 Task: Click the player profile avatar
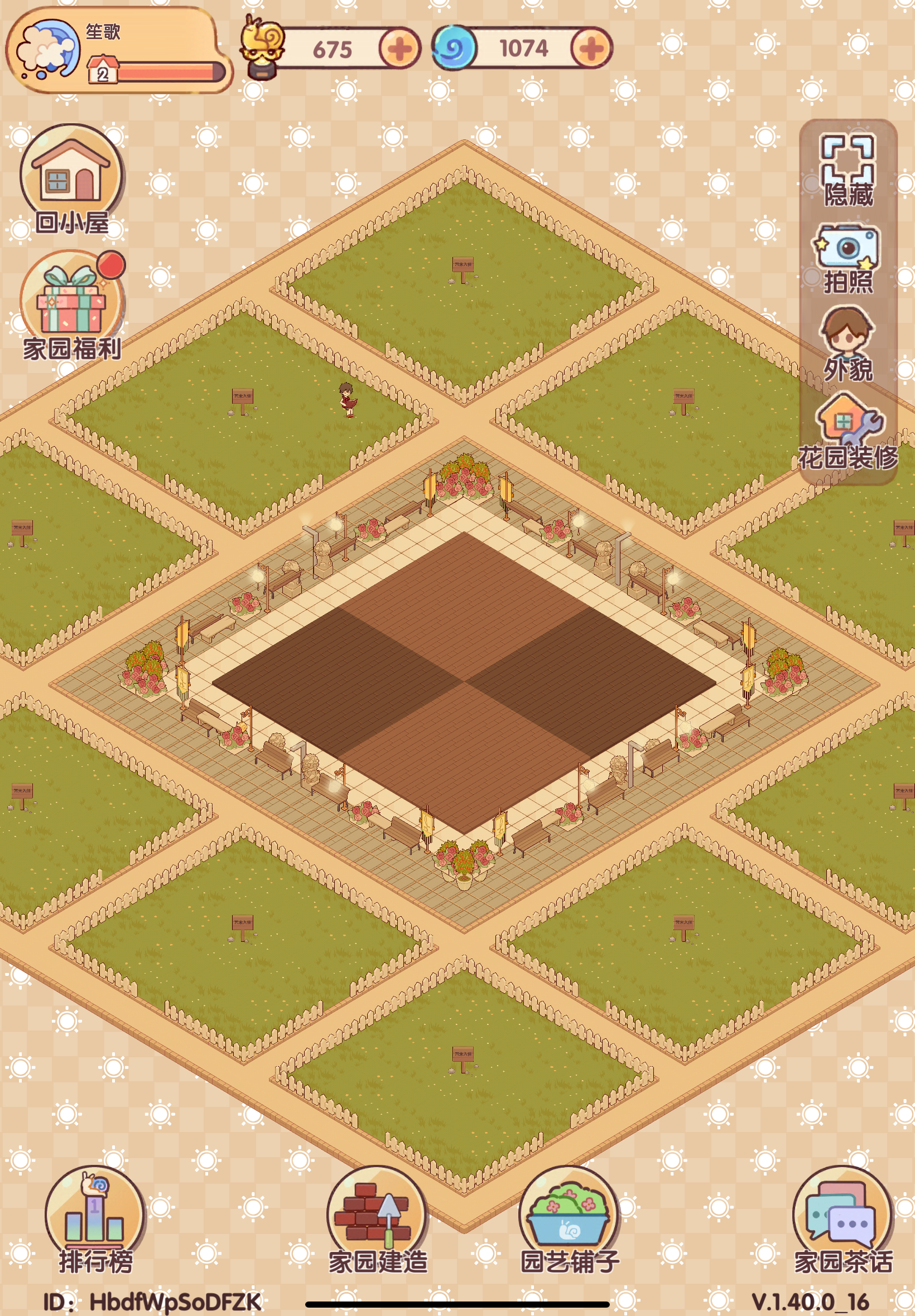point(49,49)
